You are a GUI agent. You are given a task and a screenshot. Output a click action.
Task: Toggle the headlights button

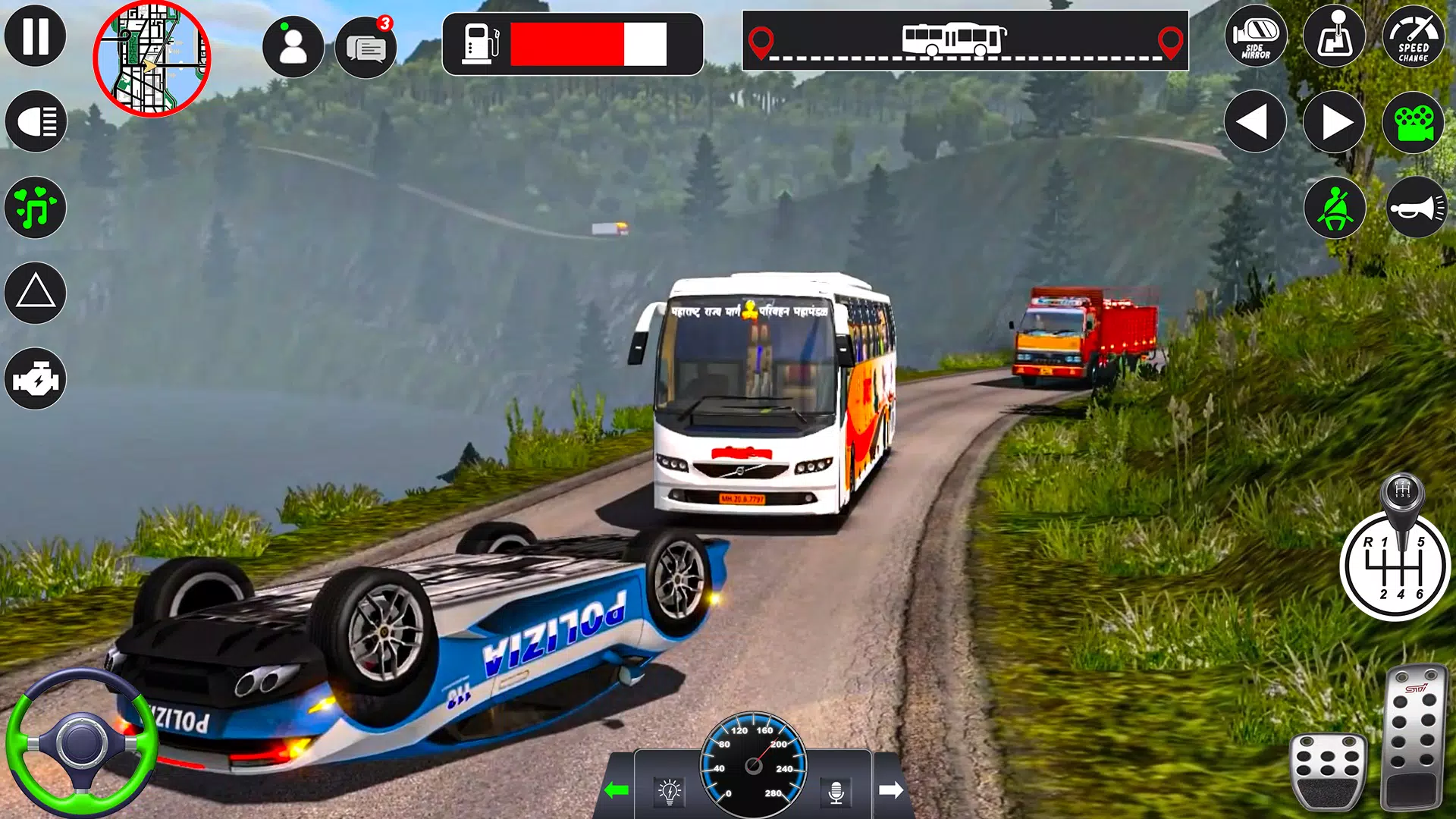tap(36, 121)
